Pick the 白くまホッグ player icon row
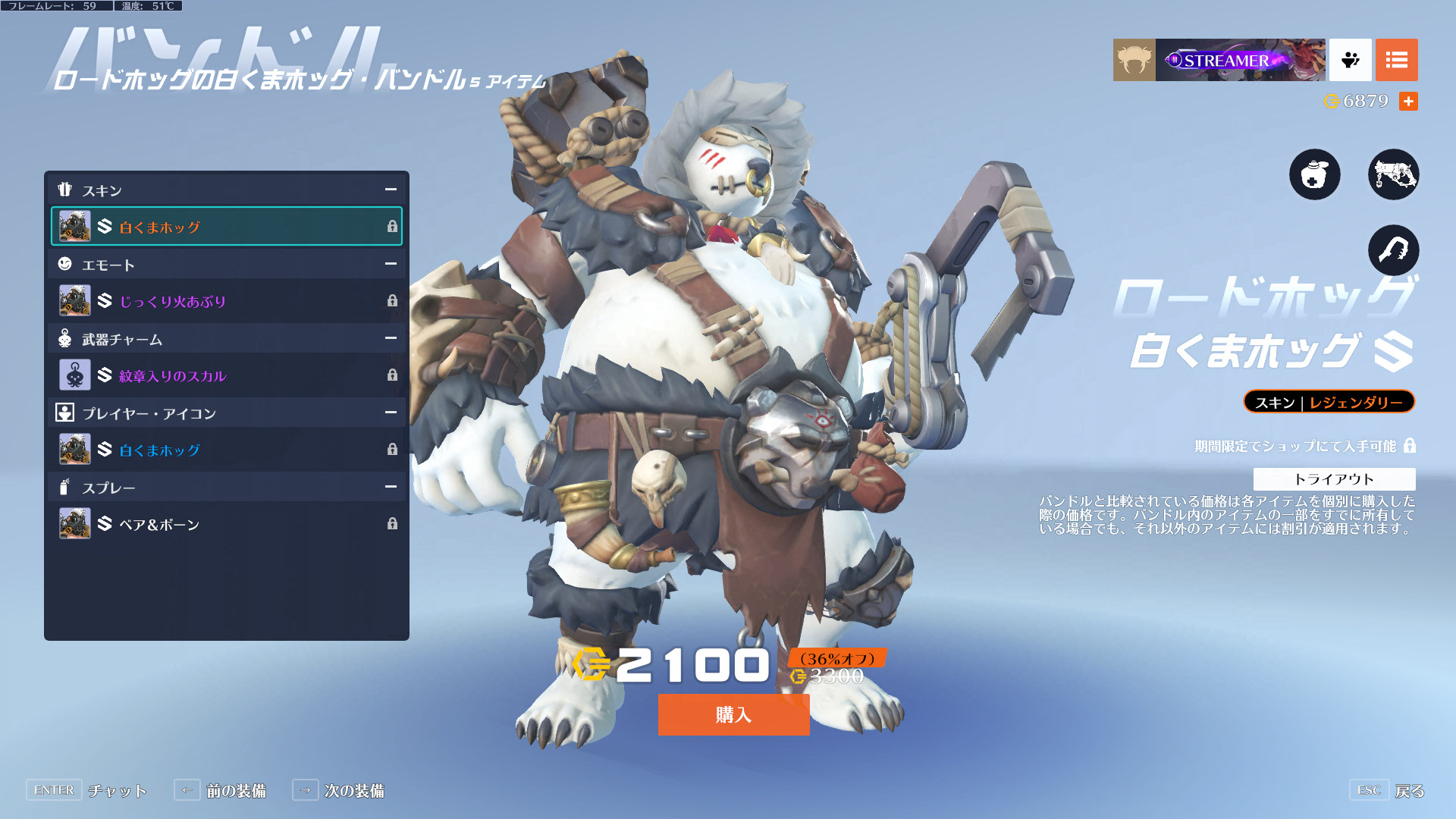 pyautogui.click(x=227, y=450)
